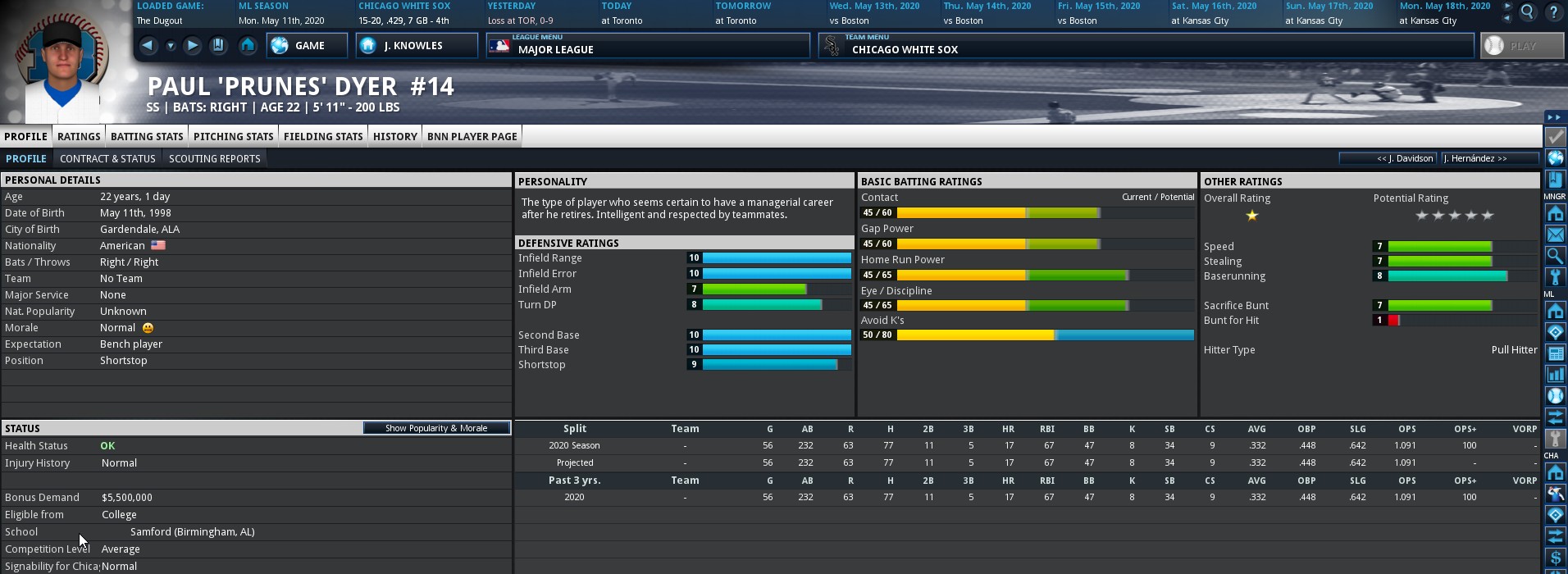Screen dimensions: 1568x574
Task: Click Show Popularity & Morale button
Action: pyautogui.click(x=436, y=428)
